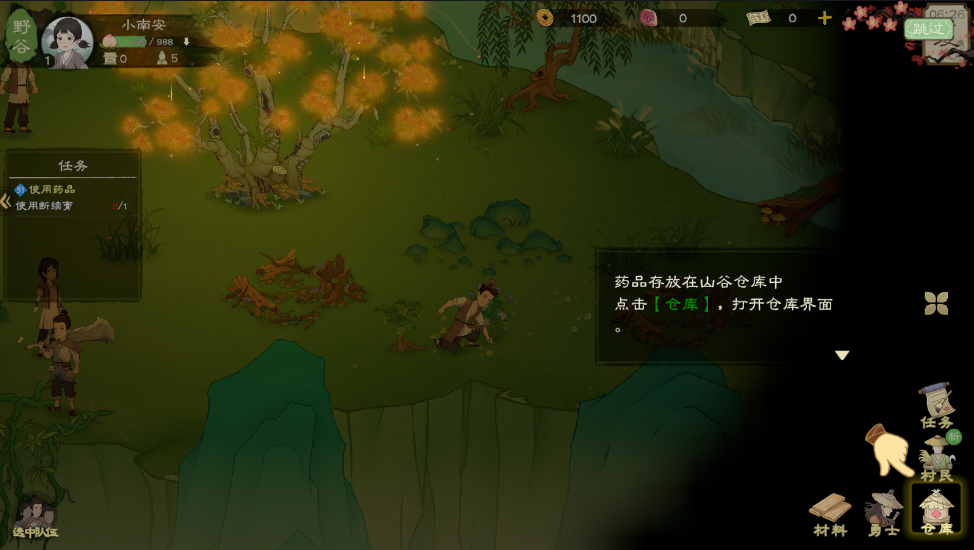Click the 小南安 character portrait
Screen dimensions: 974x550
[67, 40]
